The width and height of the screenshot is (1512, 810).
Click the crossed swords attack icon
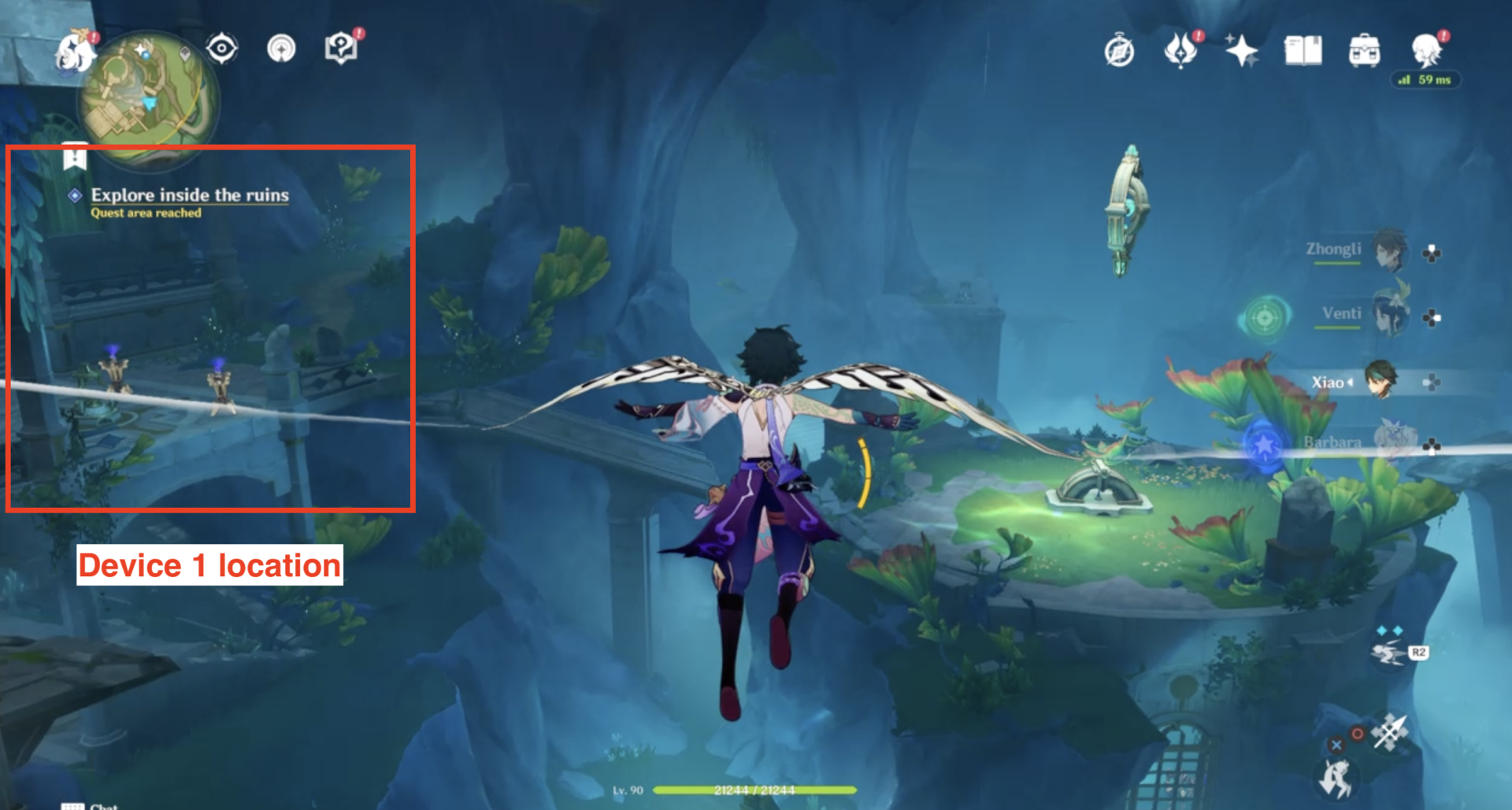tap(1388, 730)
